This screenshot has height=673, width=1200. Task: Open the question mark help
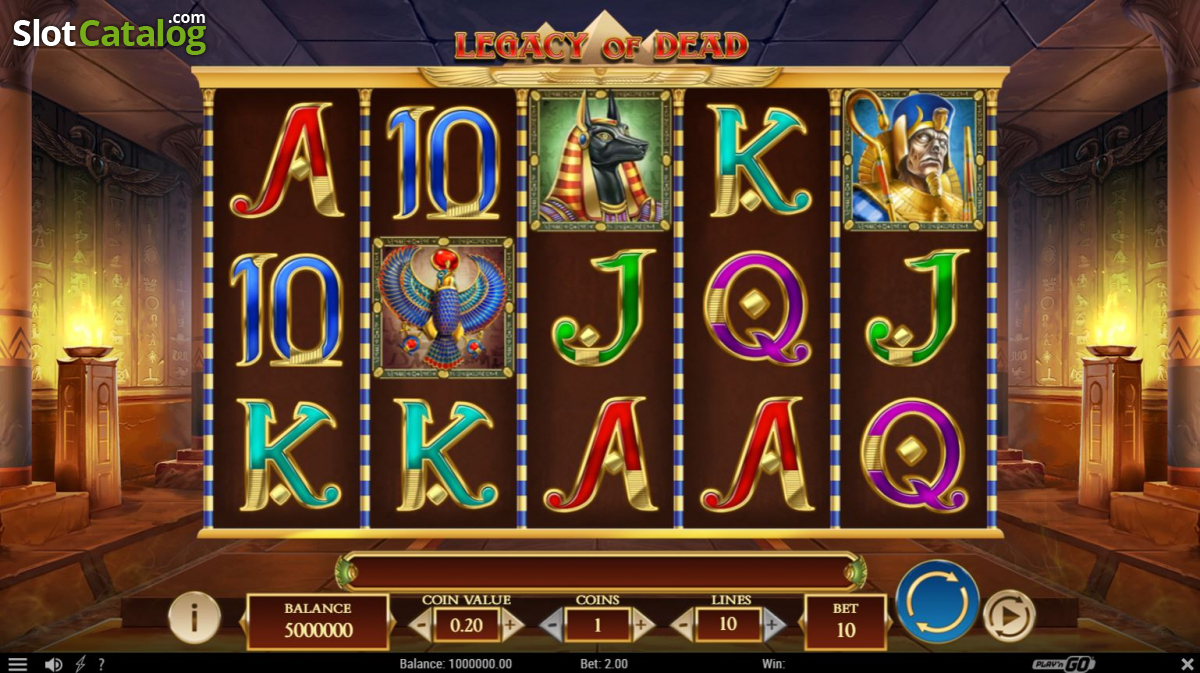pyautogui.click(x=101, y=664)
